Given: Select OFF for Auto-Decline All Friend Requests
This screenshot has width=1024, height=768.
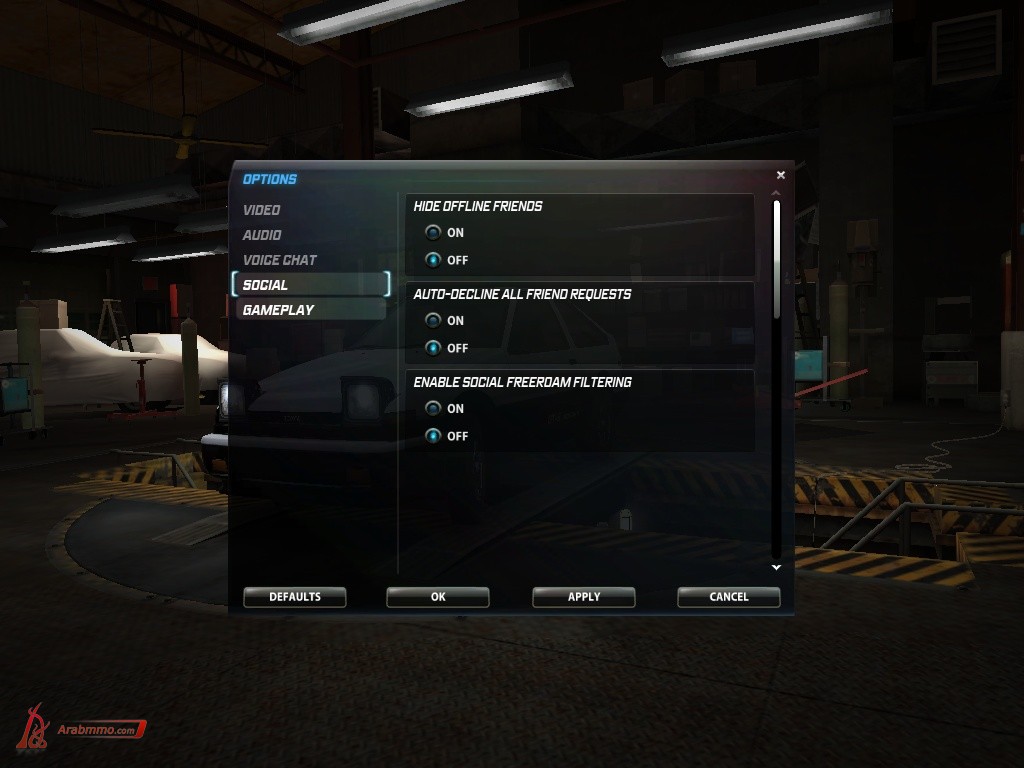Looking at the screenshot, I should click(x=433, y=348).
